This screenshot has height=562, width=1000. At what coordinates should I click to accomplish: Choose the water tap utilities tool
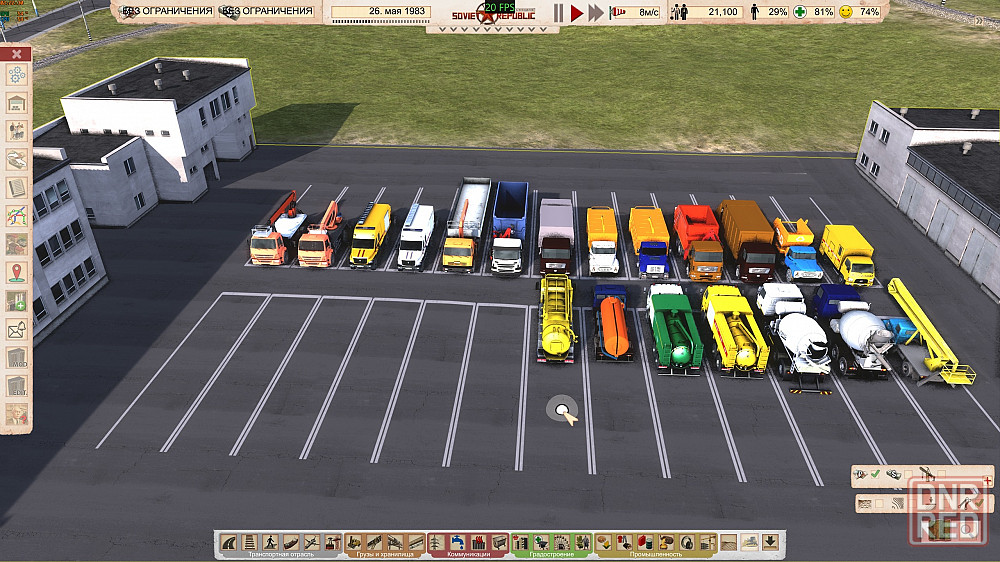pos(476,542)
